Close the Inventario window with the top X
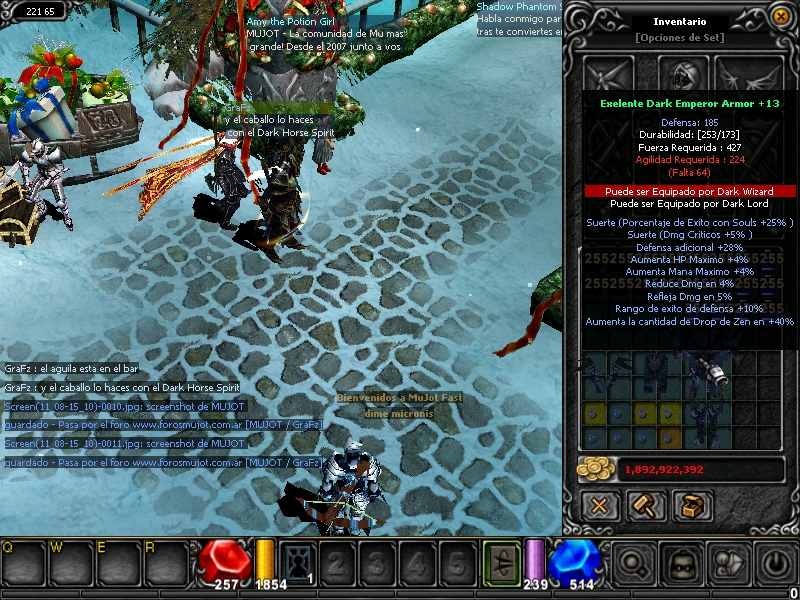 (x=780, y=15)
